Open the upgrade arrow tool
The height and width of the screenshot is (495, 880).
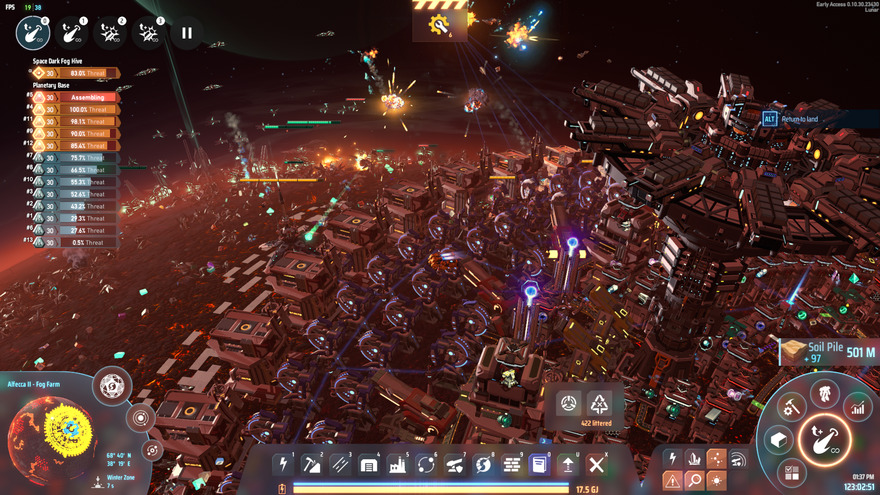(567, 464)
